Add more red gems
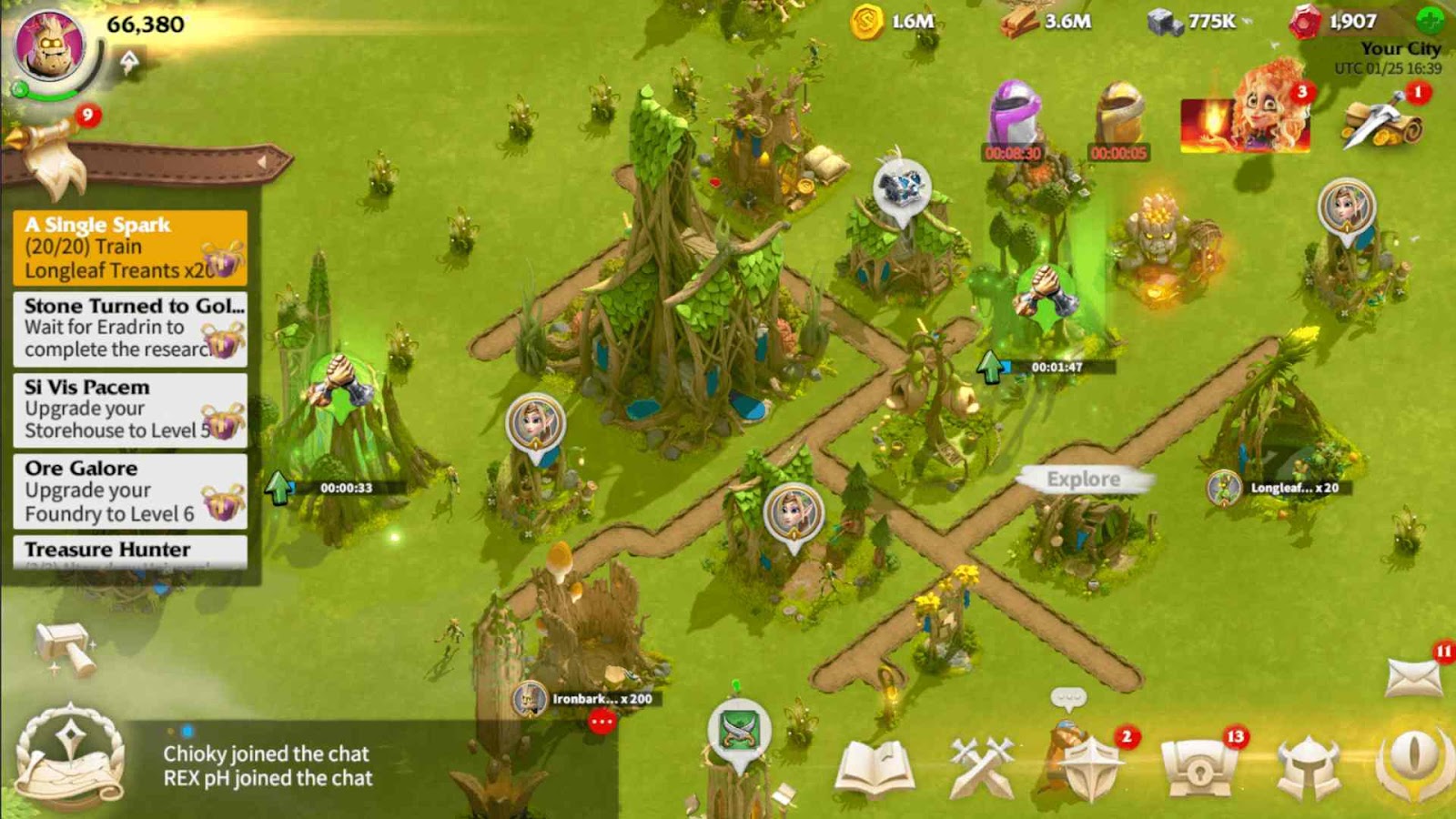 pyautogui.click(x=1431, y=20)
